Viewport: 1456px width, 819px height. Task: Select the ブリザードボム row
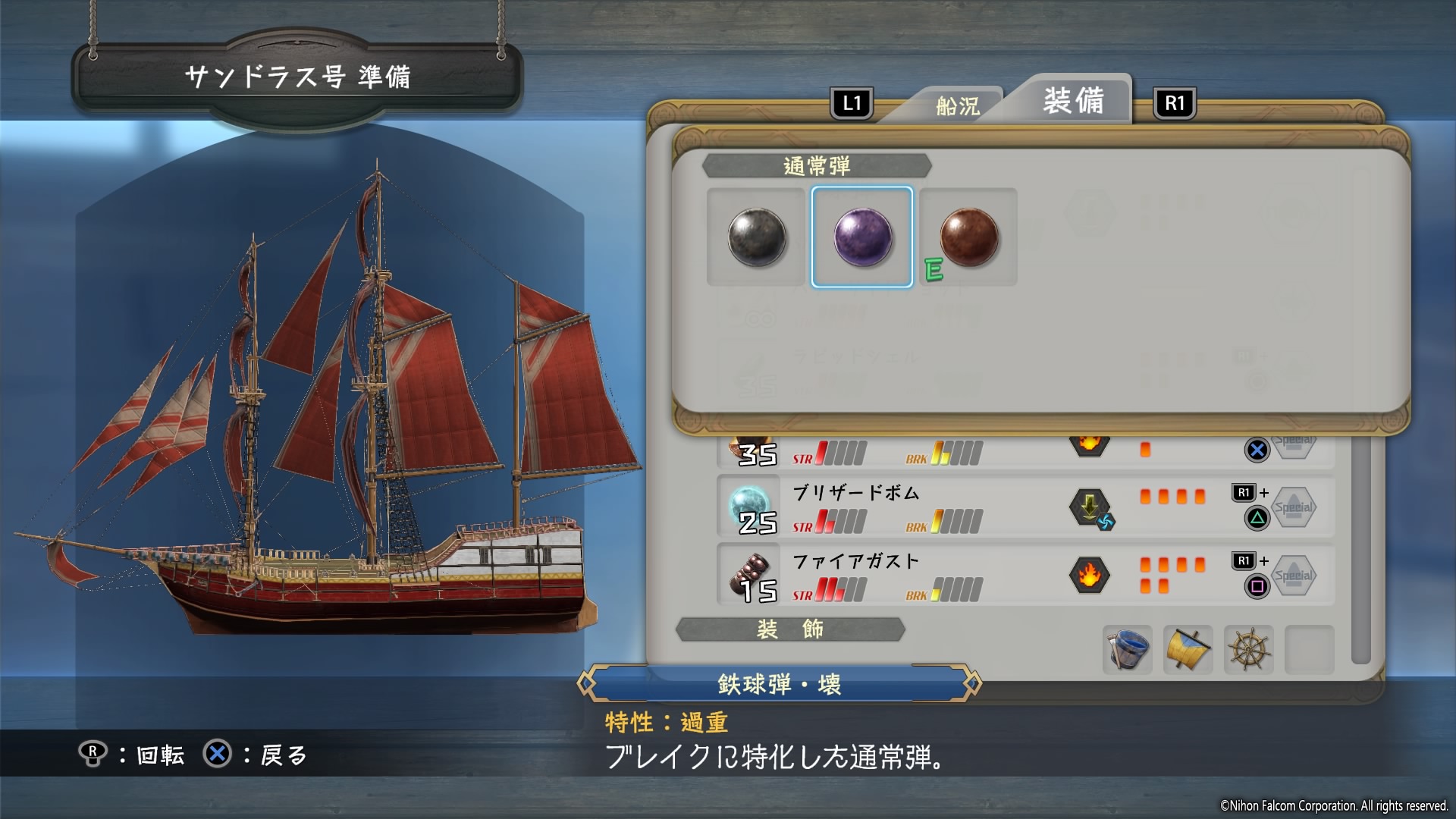click(1025, 507)
